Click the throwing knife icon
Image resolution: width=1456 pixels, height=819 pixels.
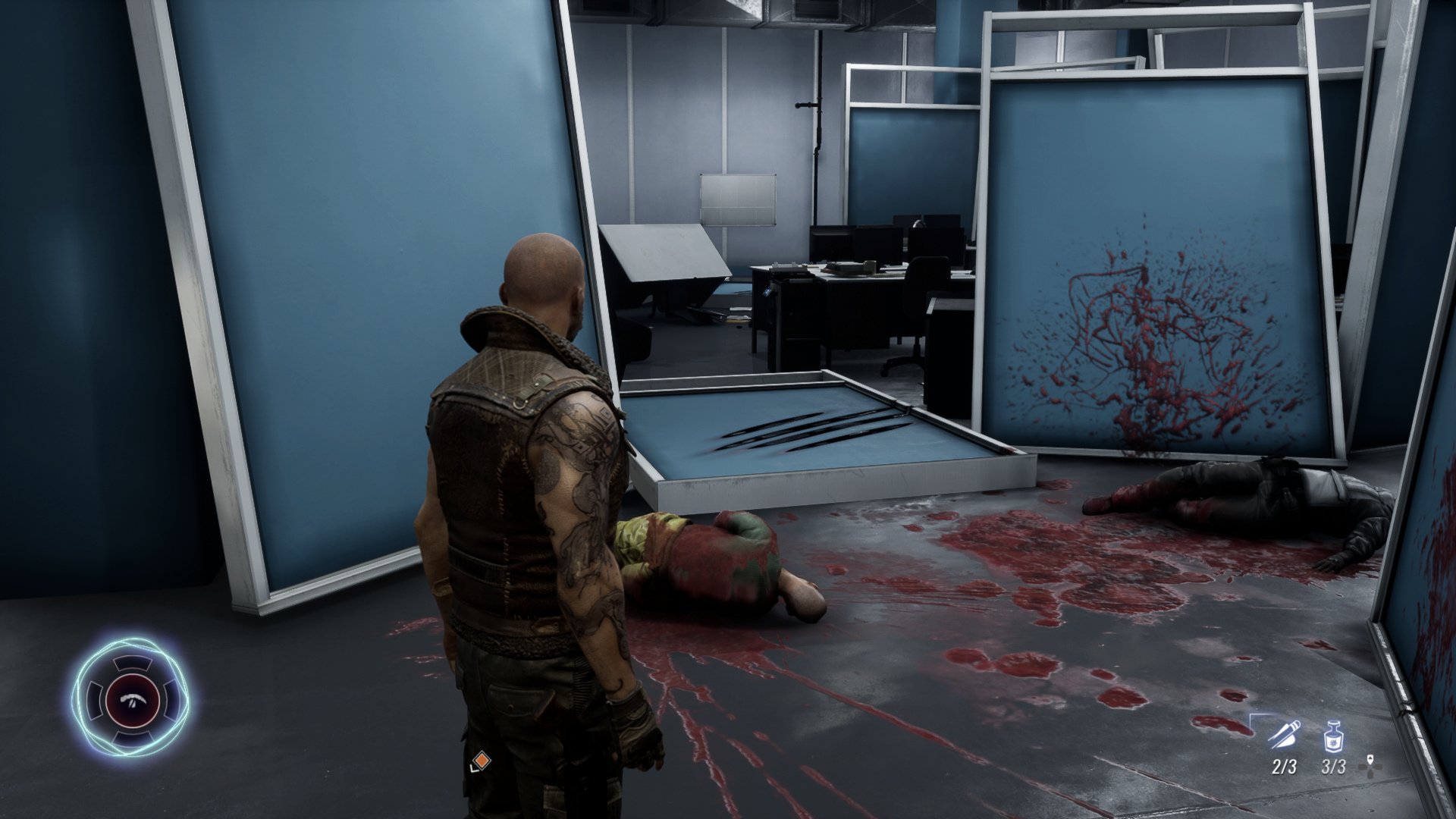[1284, 734]
